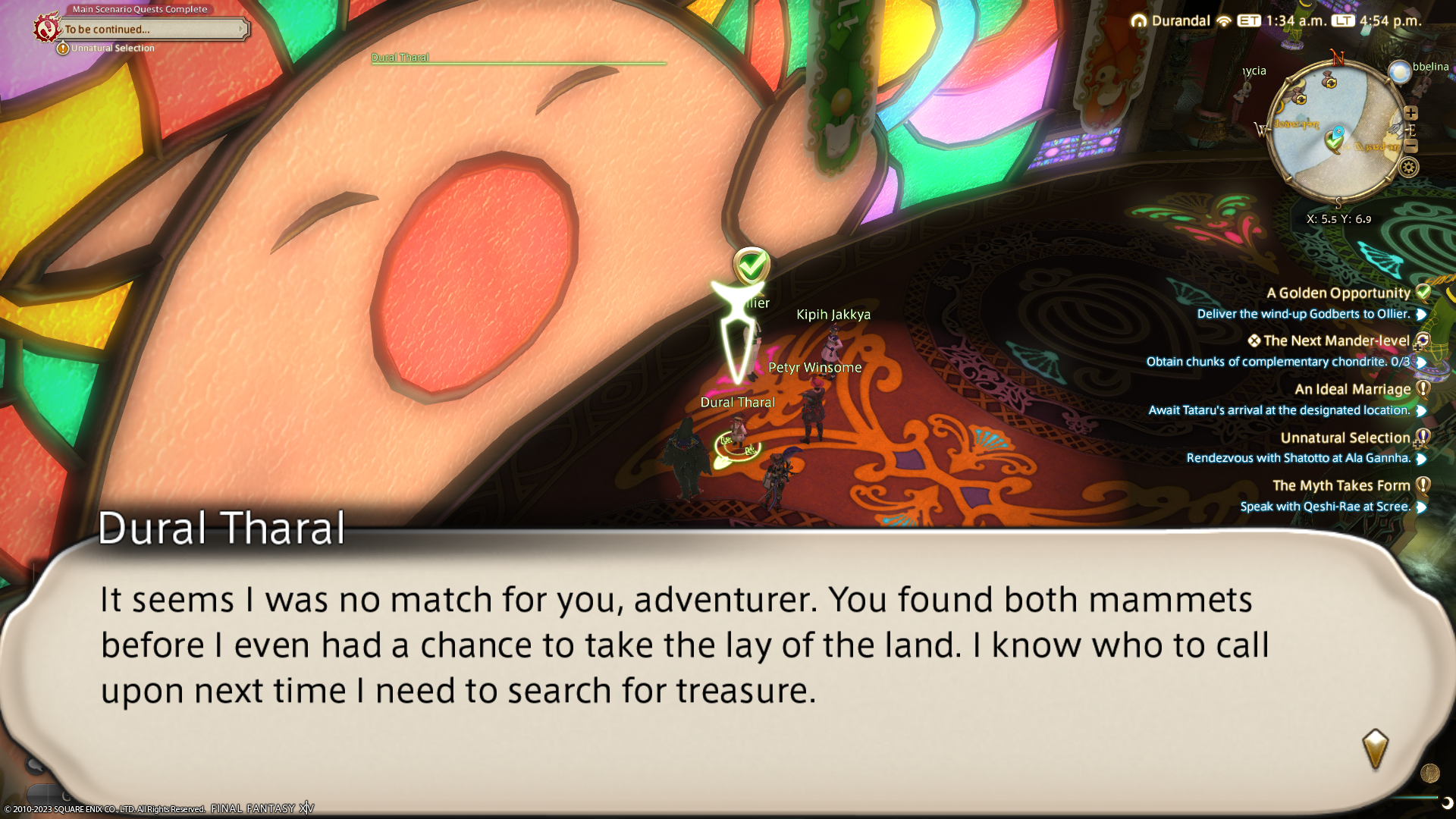
Task: Open The Next Mander-level quest entry
Action: click(1335, 341)
